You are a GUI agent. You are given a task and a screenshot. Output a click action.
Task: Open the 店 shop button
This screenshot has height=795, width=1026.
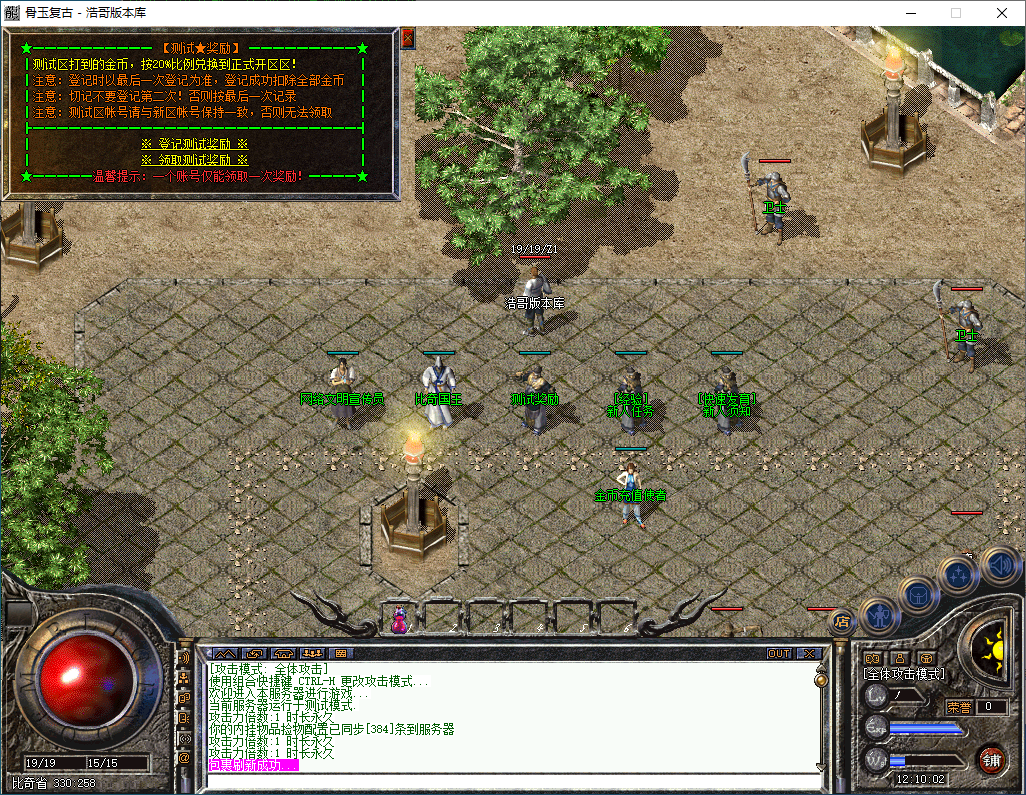click(842, 621)
